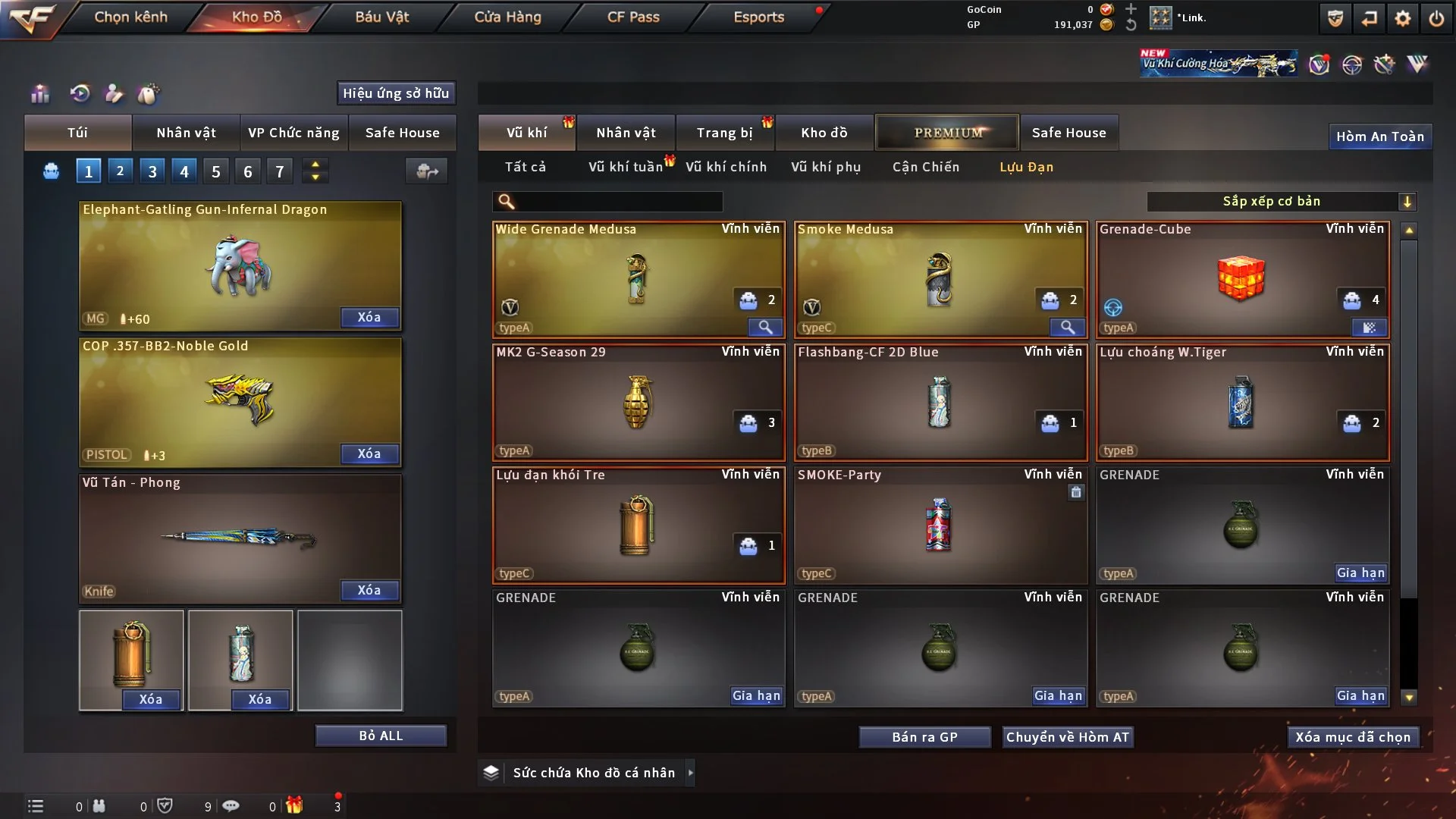Viewport: 1456px width, 819px height.
Task: Click the Bán ra GP button
Action: 924,737
